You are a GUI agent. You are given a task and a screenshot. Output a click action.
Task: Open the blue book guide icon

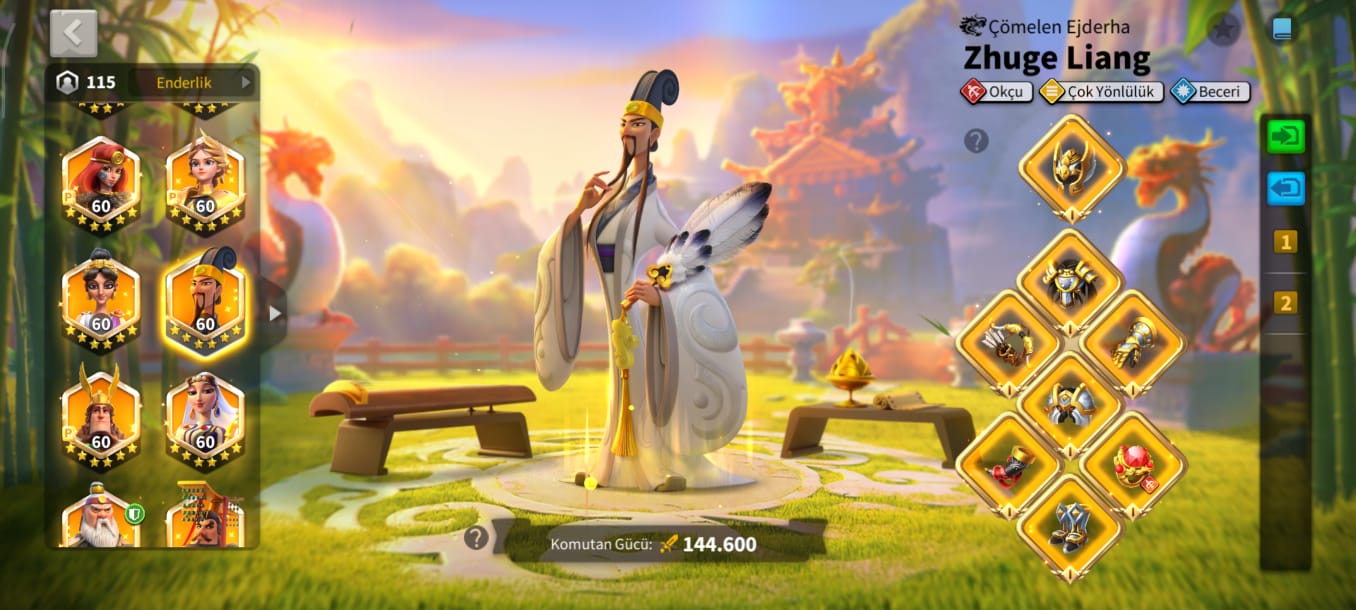1282,28
